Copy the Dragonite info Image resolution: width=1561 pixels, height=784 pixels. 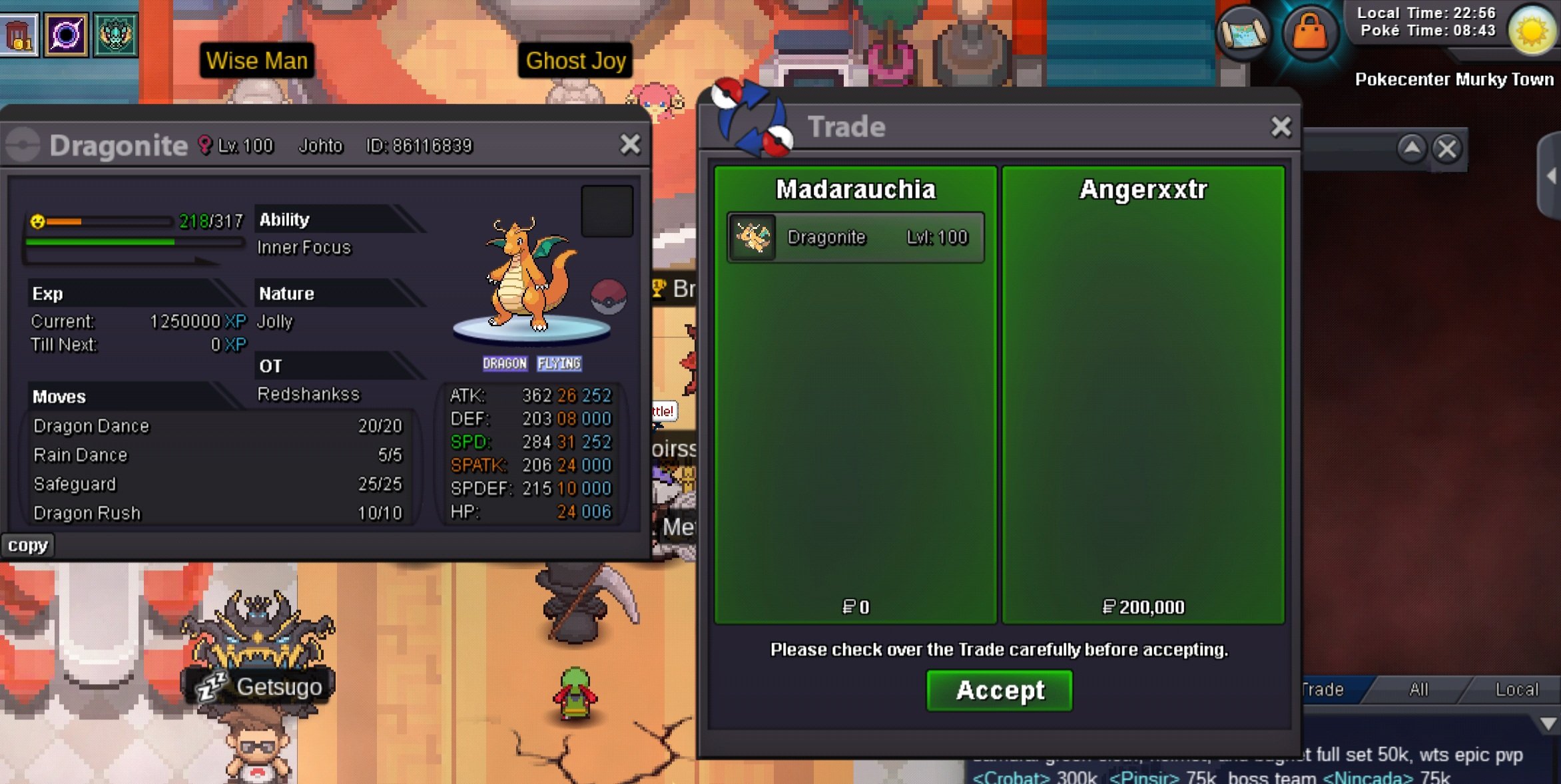click(27, 545)
